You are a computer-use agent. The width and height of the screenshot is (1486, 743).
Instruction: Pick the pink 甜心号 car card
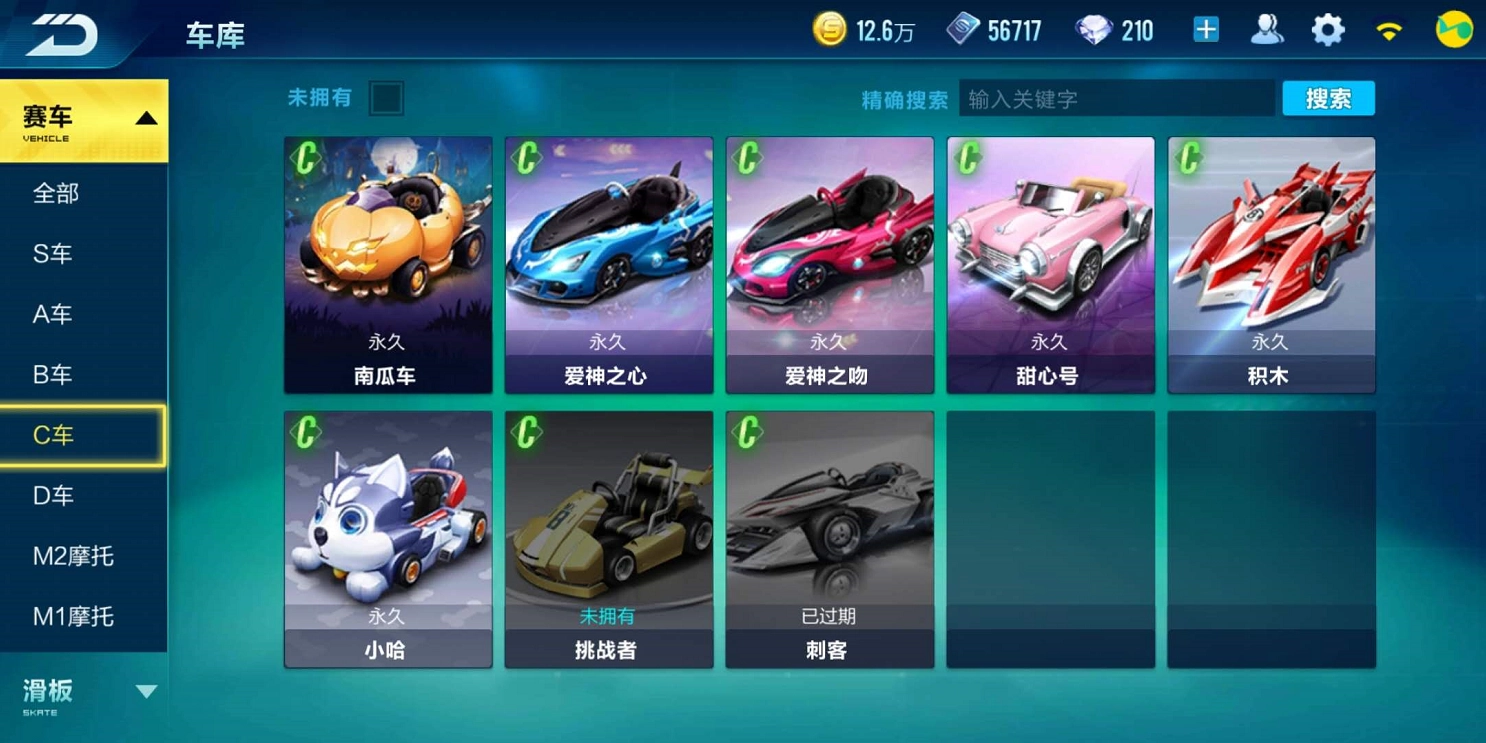point(1050,265)
